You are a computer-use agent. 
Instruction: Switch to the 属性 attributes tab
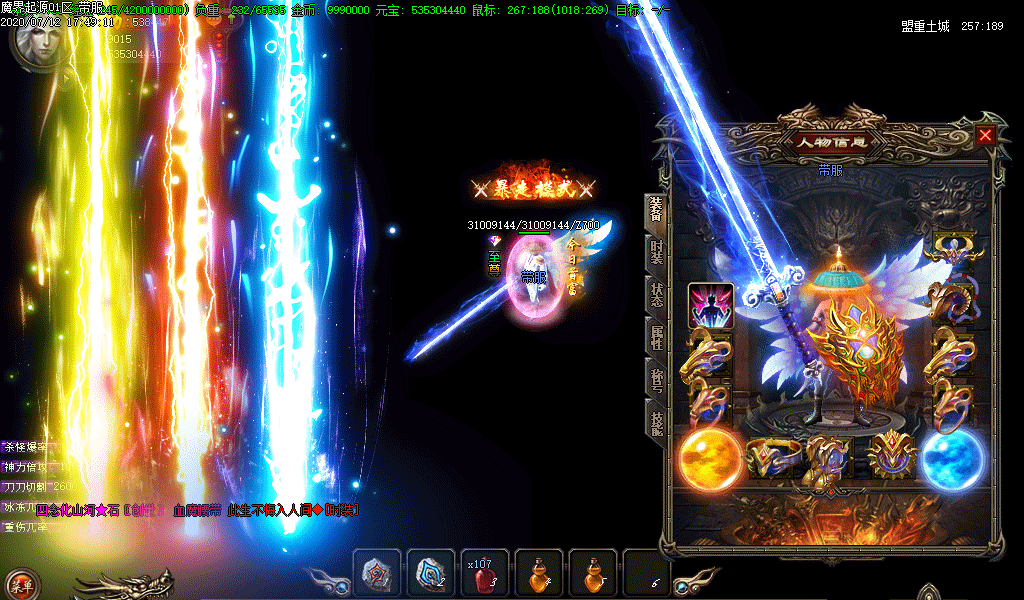click(x=656, y=337)
